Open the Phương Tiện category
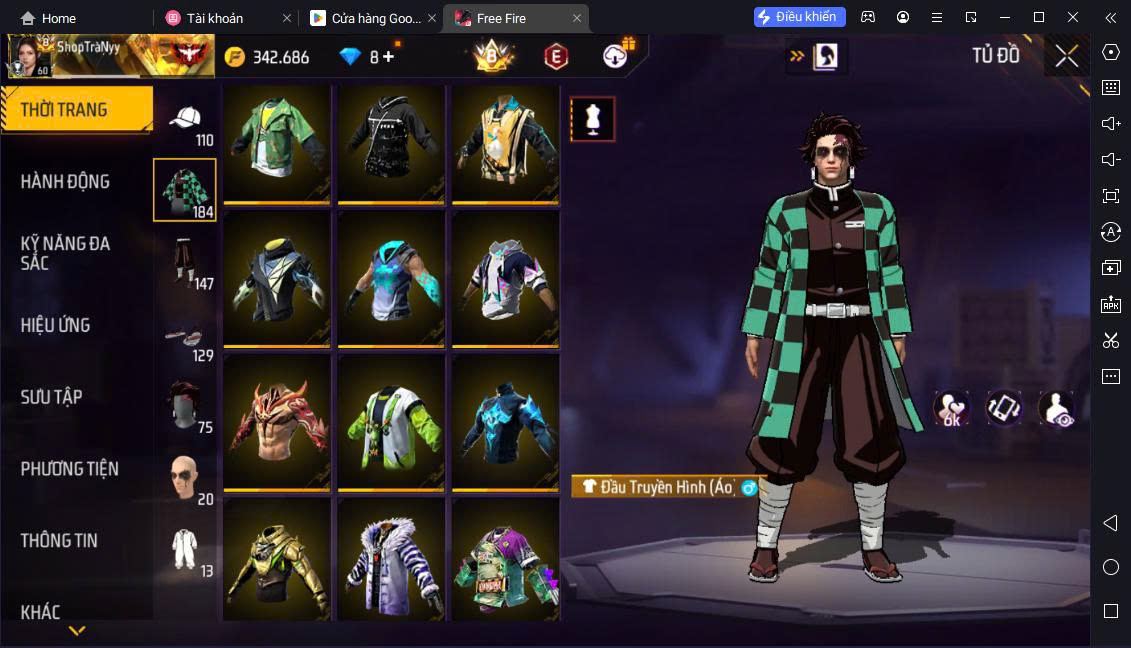 [x=70, y=469]
